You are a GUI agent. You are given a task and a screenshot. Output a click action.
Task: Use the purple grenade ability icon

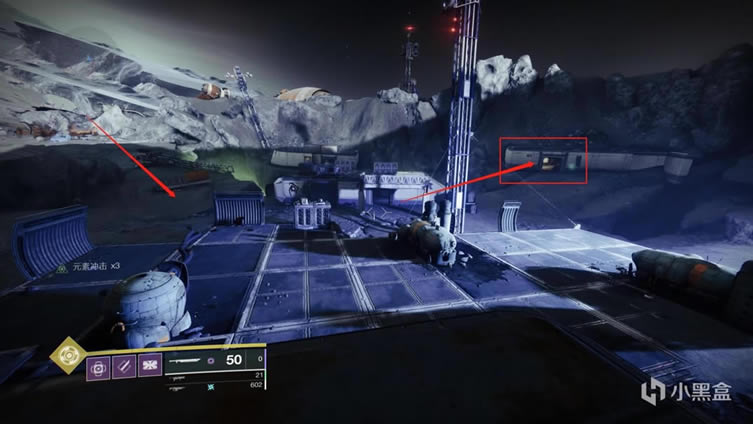99,366
